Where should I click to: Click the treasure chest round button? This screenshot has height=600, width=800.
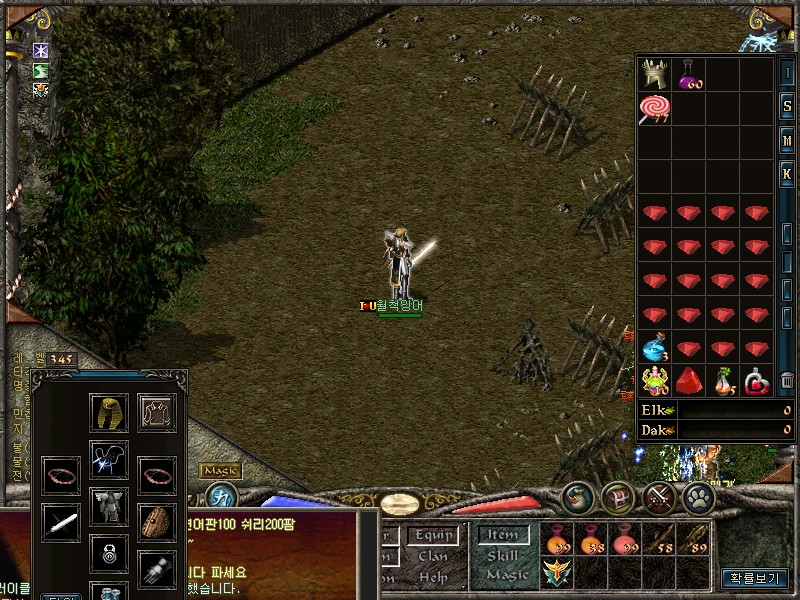(x=617, y=497)
